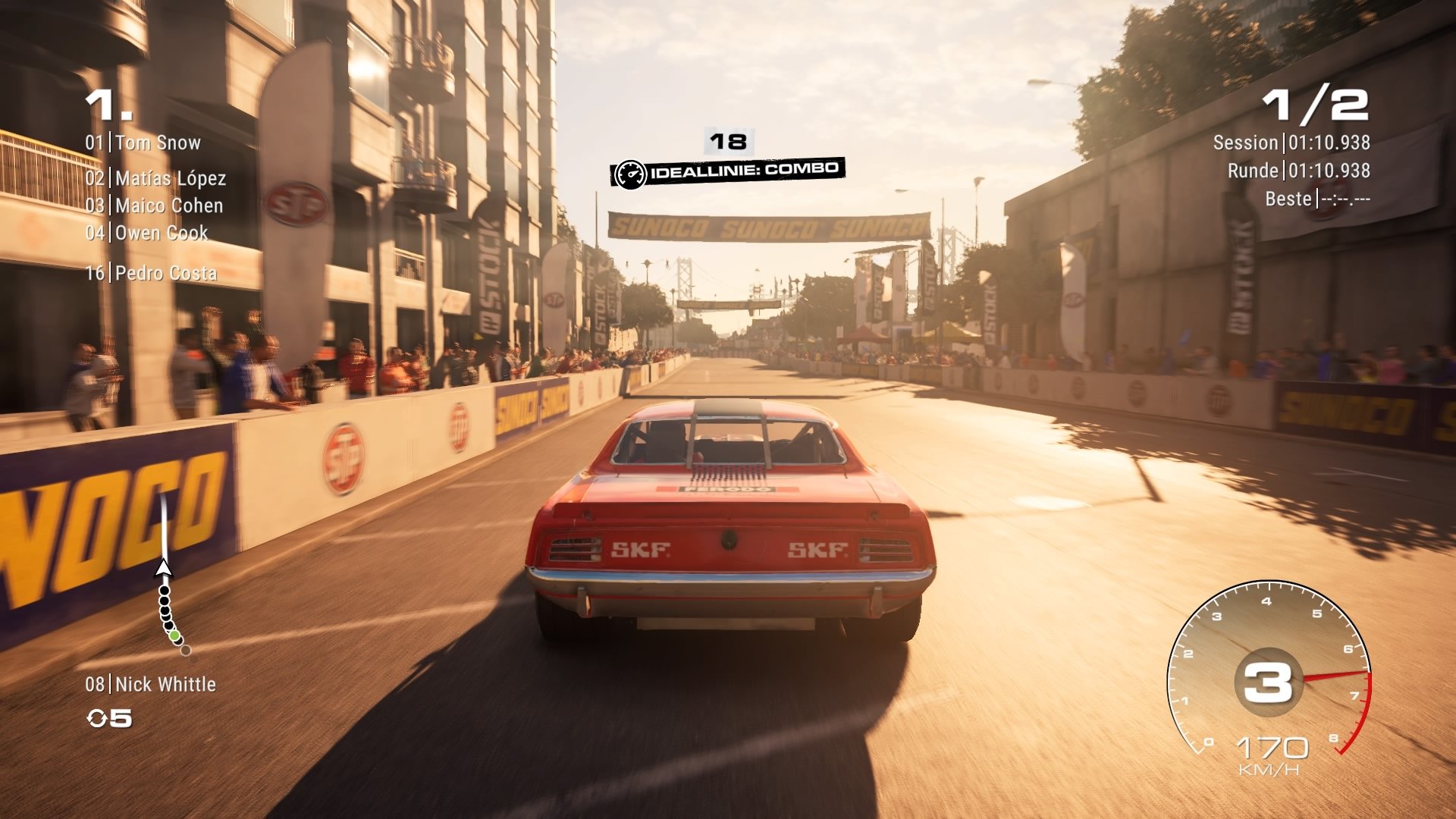
Task: Choose Maico Cohen's leaderboard row
Action: point(154,206)
